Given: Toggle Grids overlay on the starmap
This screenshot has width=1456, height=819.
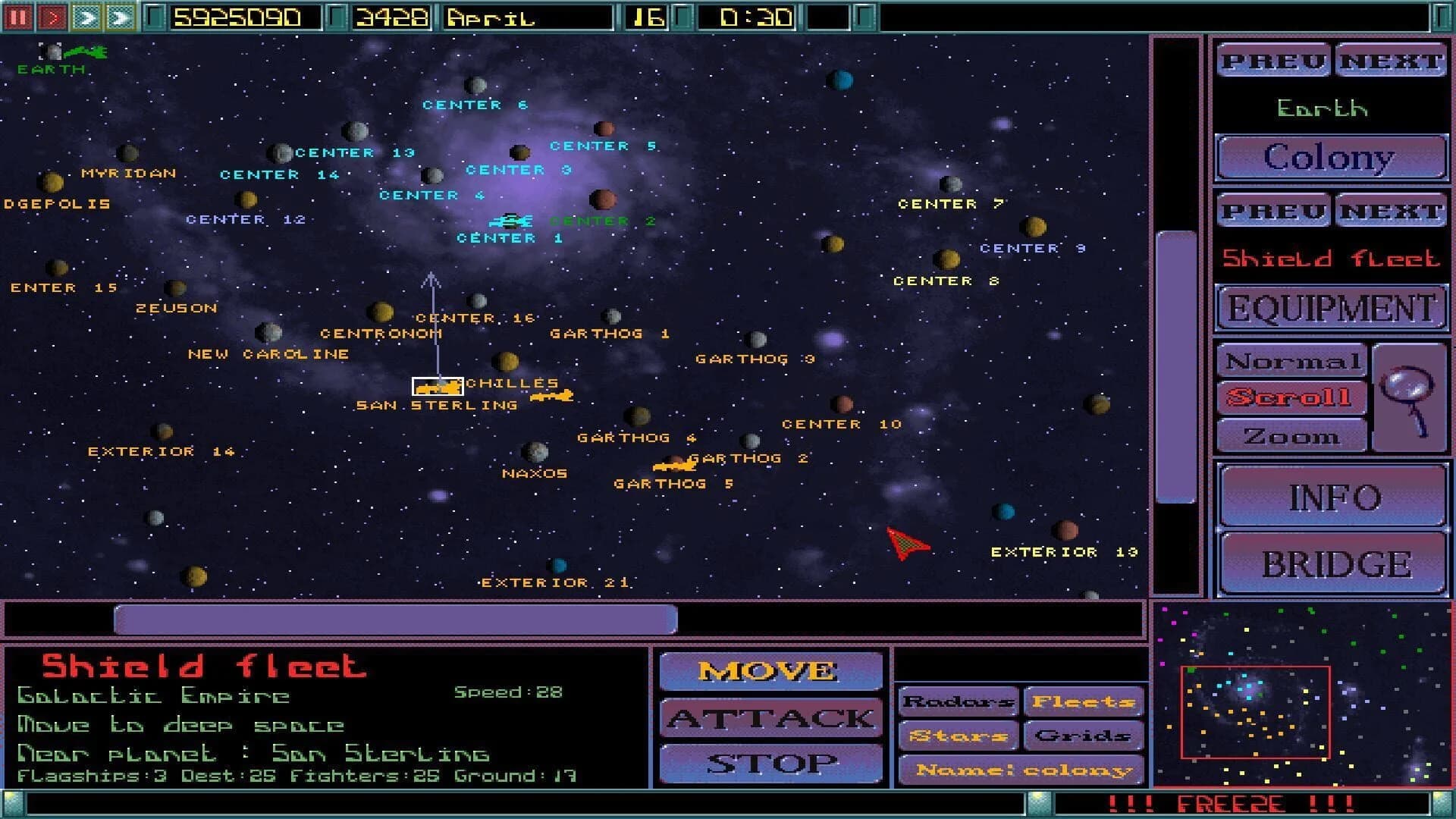Looking at the screenshot, I should 1084,735.
